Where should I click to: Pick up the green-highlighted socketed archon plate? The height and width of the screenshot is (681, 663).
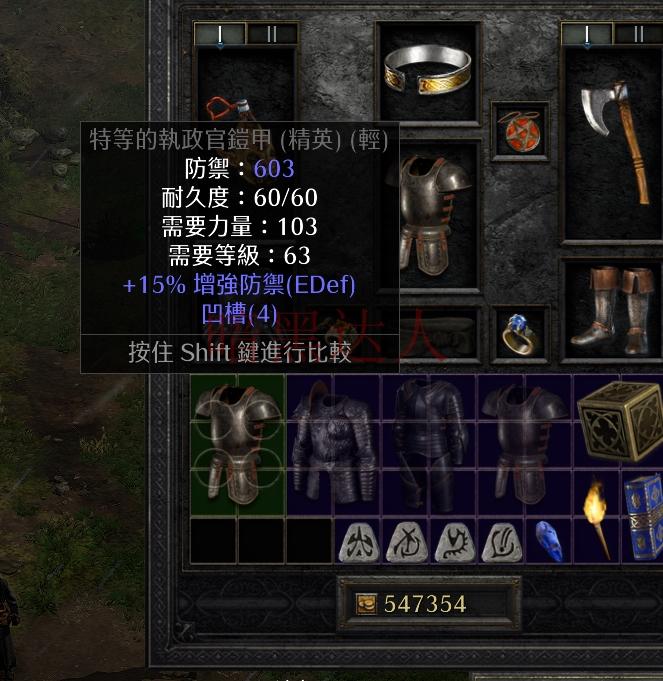(237, 442)
